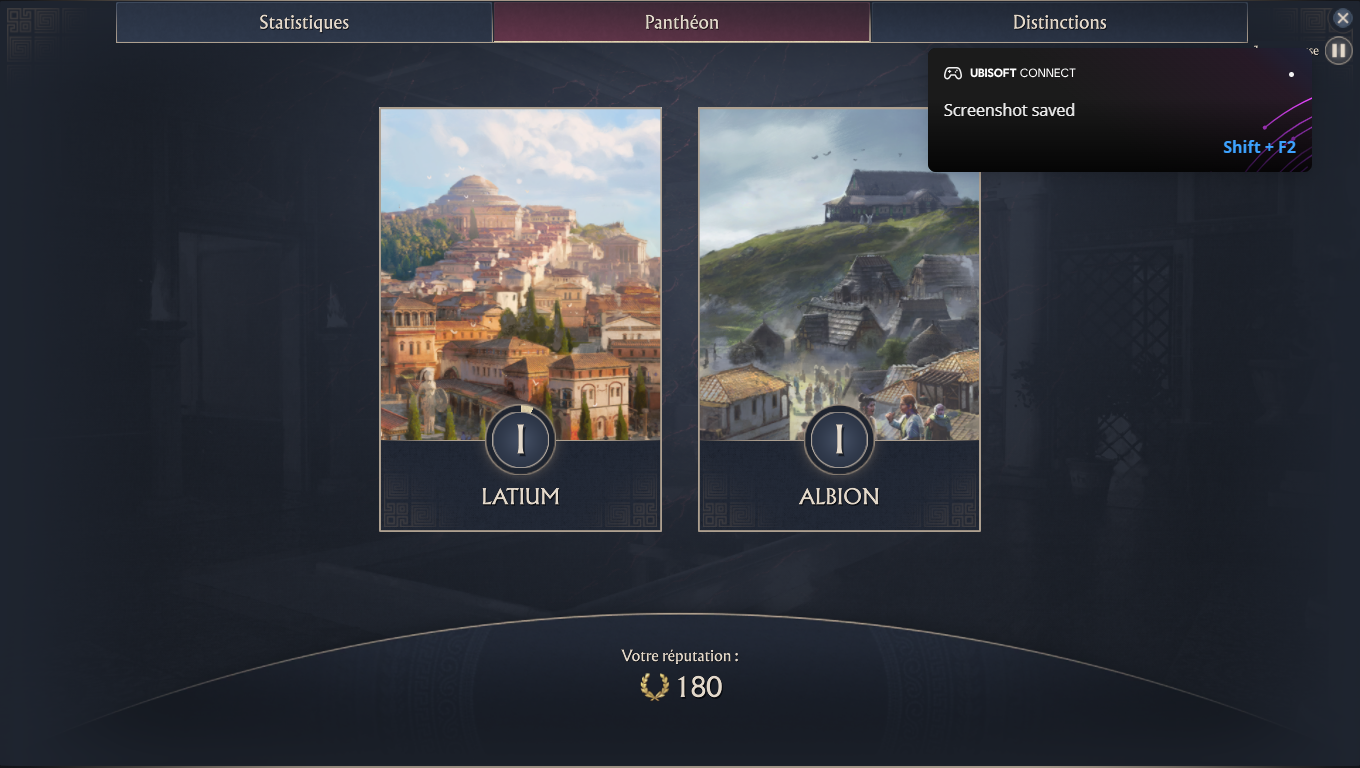Switch to the Statistiques tab
This screenshot has width=1360, height=768.
304,22
